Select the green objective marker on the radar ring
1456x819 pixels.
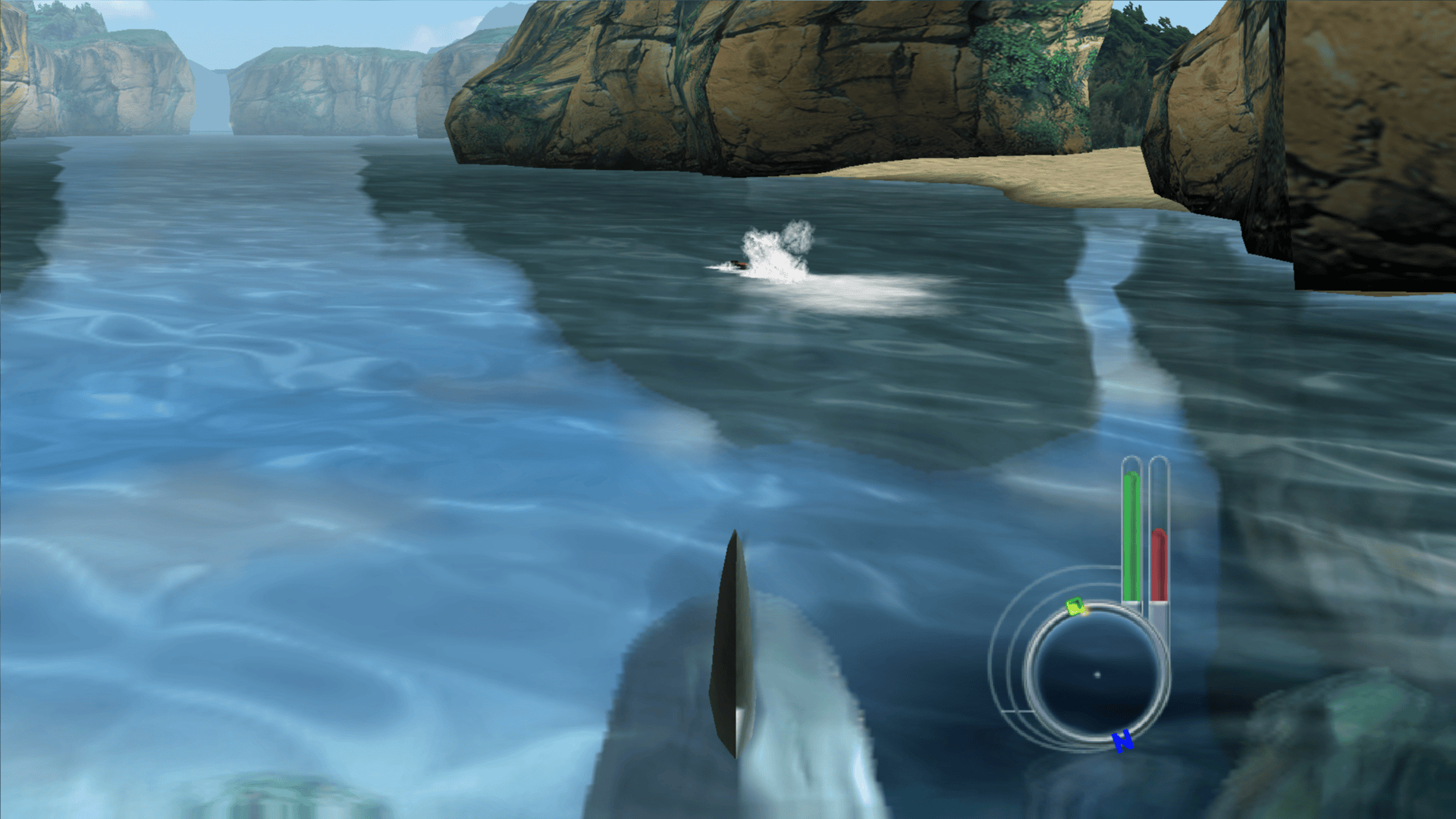[1075, 607]
